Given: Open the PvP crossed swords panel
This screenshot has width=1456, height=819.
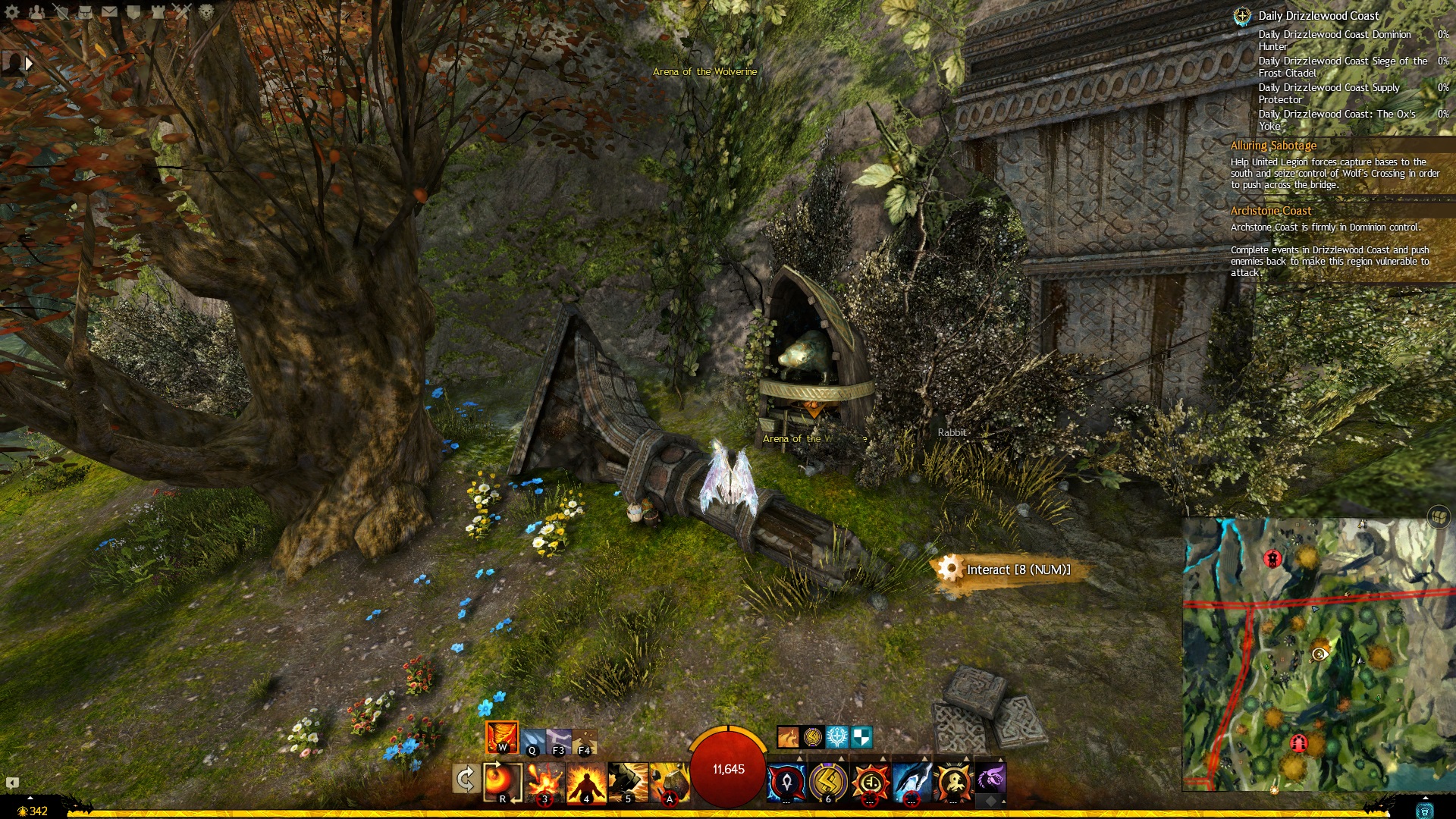Looking at the screenshot, I should tap(182, 11).
